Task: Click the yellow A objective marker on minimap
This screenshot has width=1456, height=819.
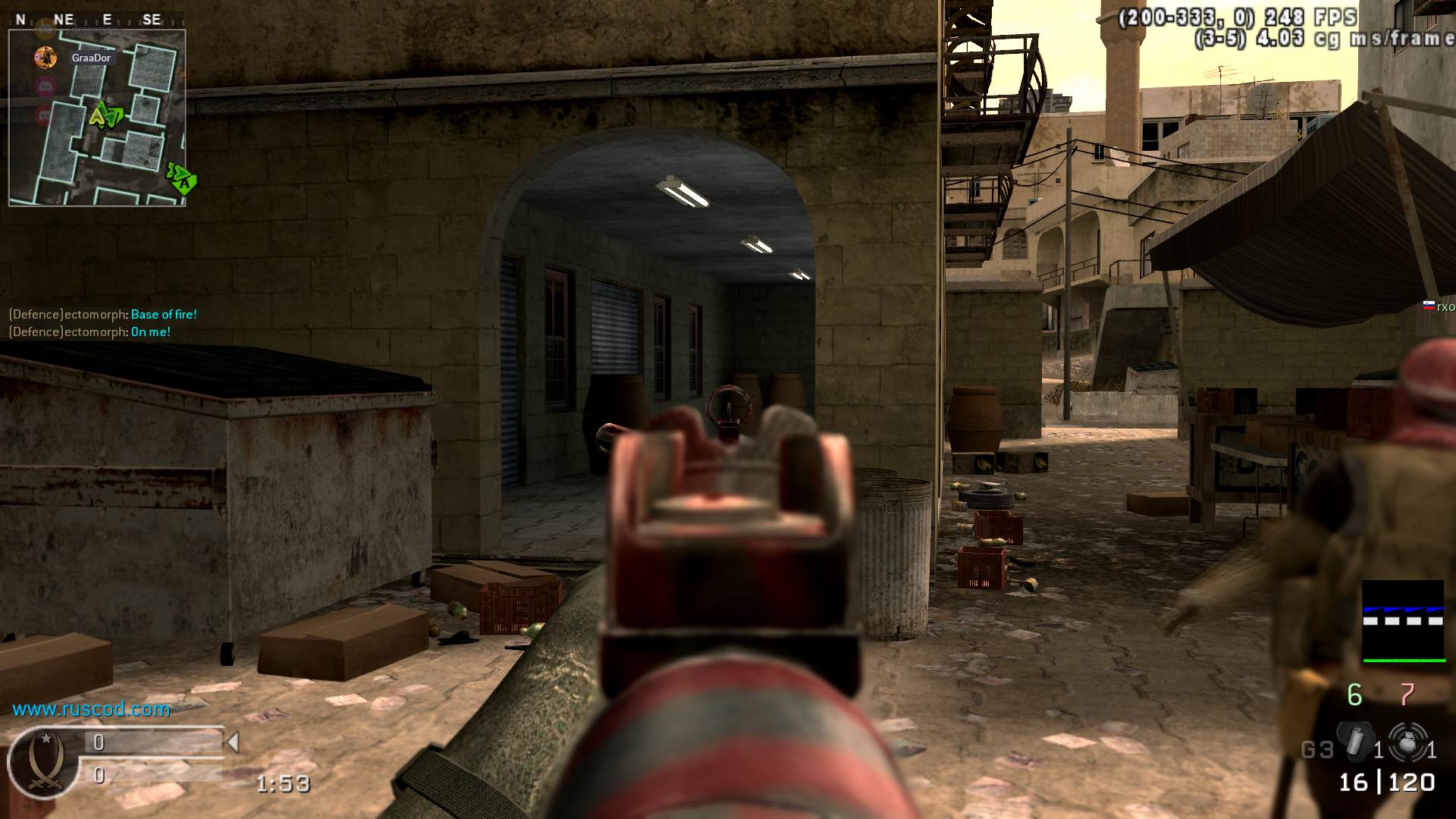Action: click(99, 116)
